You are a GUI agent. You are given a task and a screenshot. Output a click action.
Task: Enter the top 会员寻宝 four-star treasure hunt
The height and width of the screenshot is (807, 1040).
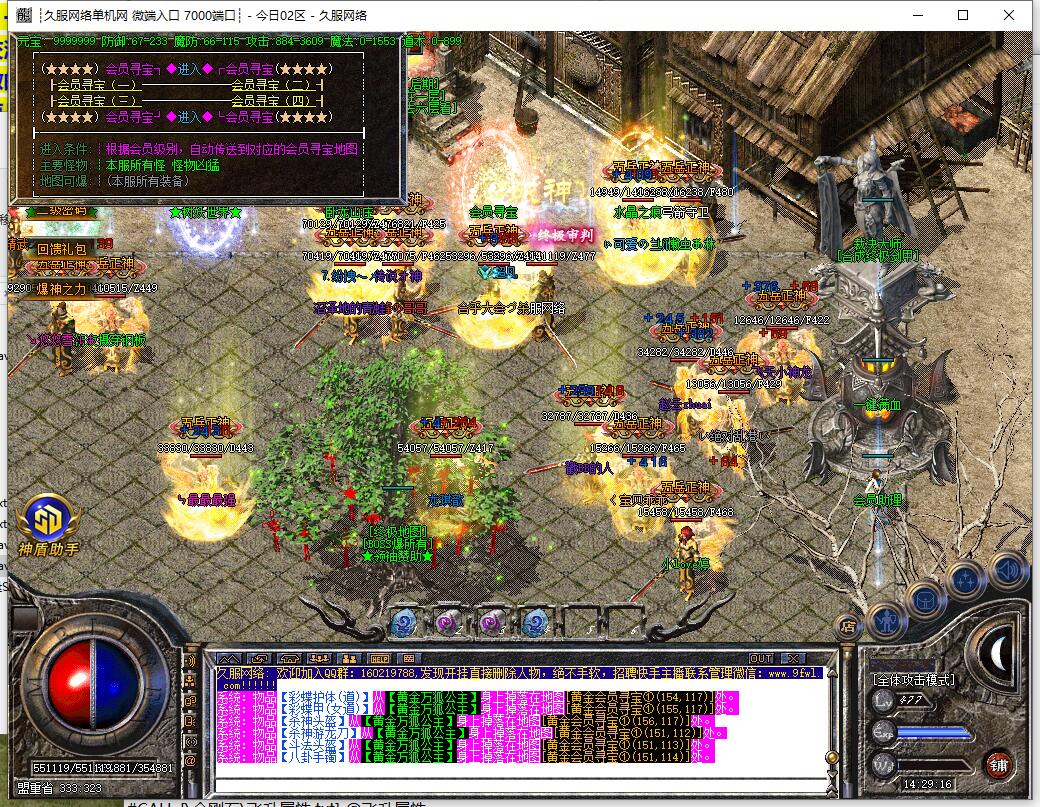tap(189, 69)
